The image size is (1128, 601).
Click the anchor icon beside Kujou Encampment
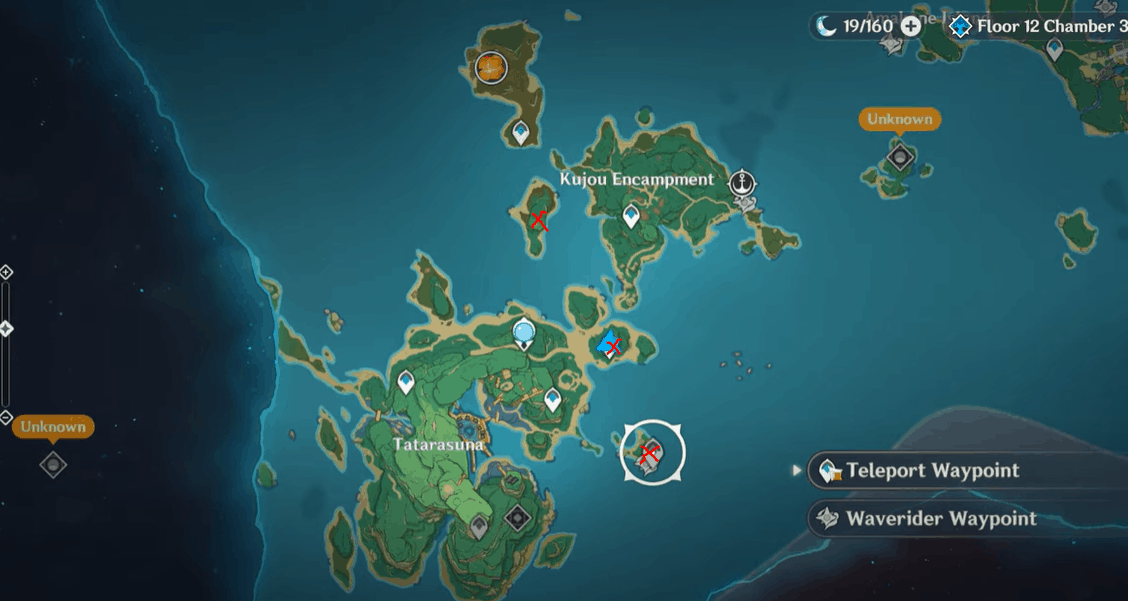(741, 183)
